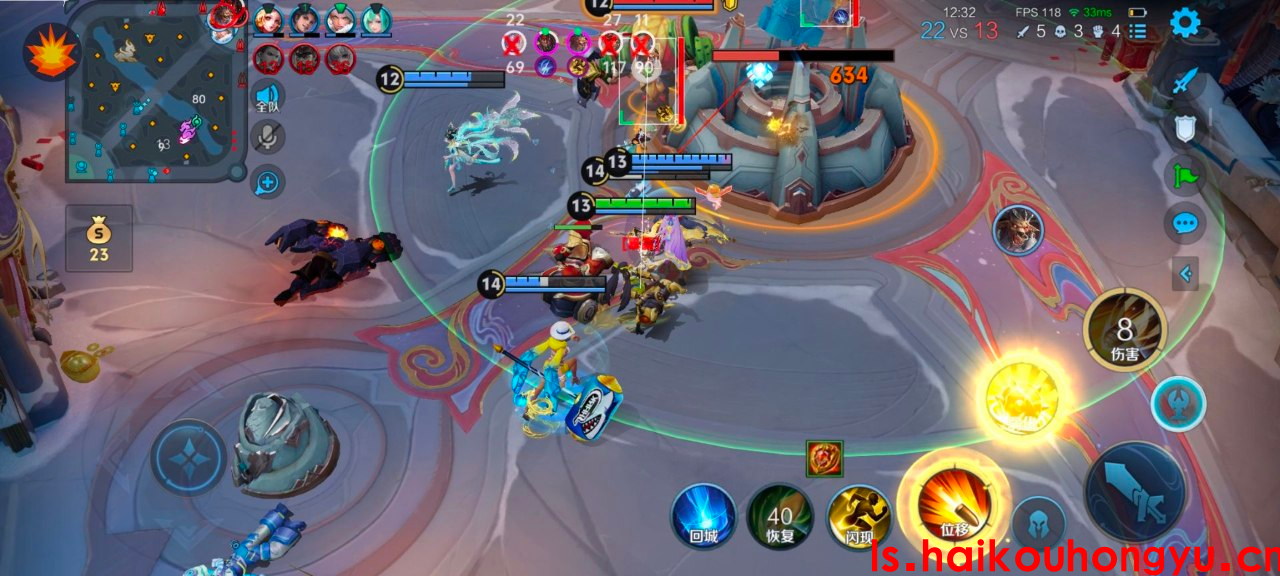Send the attack signal sword icon
1280x576 pixels.
coord(1185,80)
